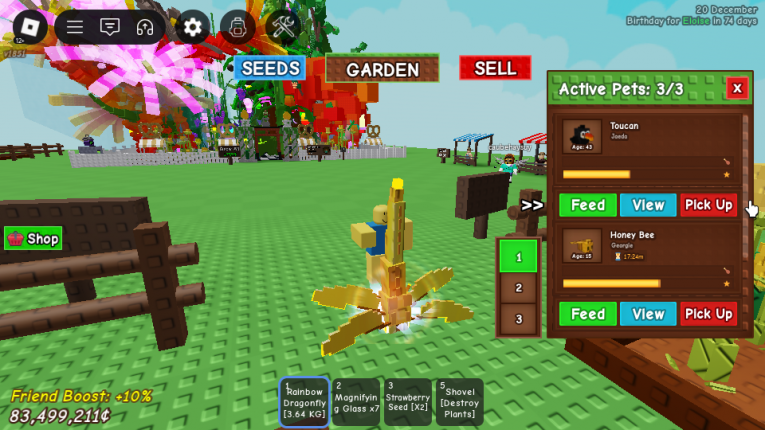765x430 pixels.
Task: Open the chat window icon
Action: click(x=110, y=27)
